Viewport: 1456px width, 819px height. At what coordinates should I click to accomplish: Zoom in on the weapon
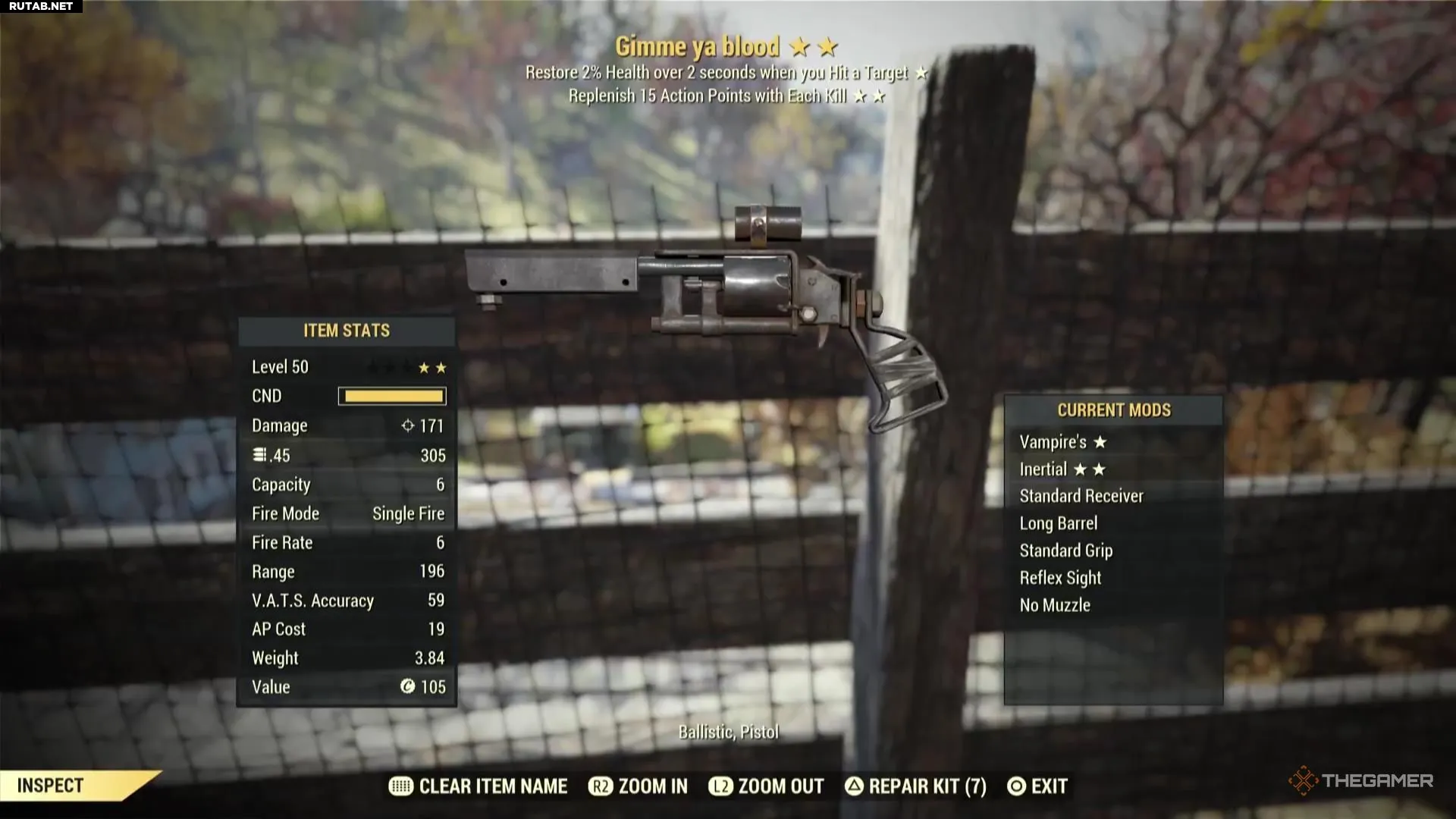pyautogui.click(x=639, y=786)
